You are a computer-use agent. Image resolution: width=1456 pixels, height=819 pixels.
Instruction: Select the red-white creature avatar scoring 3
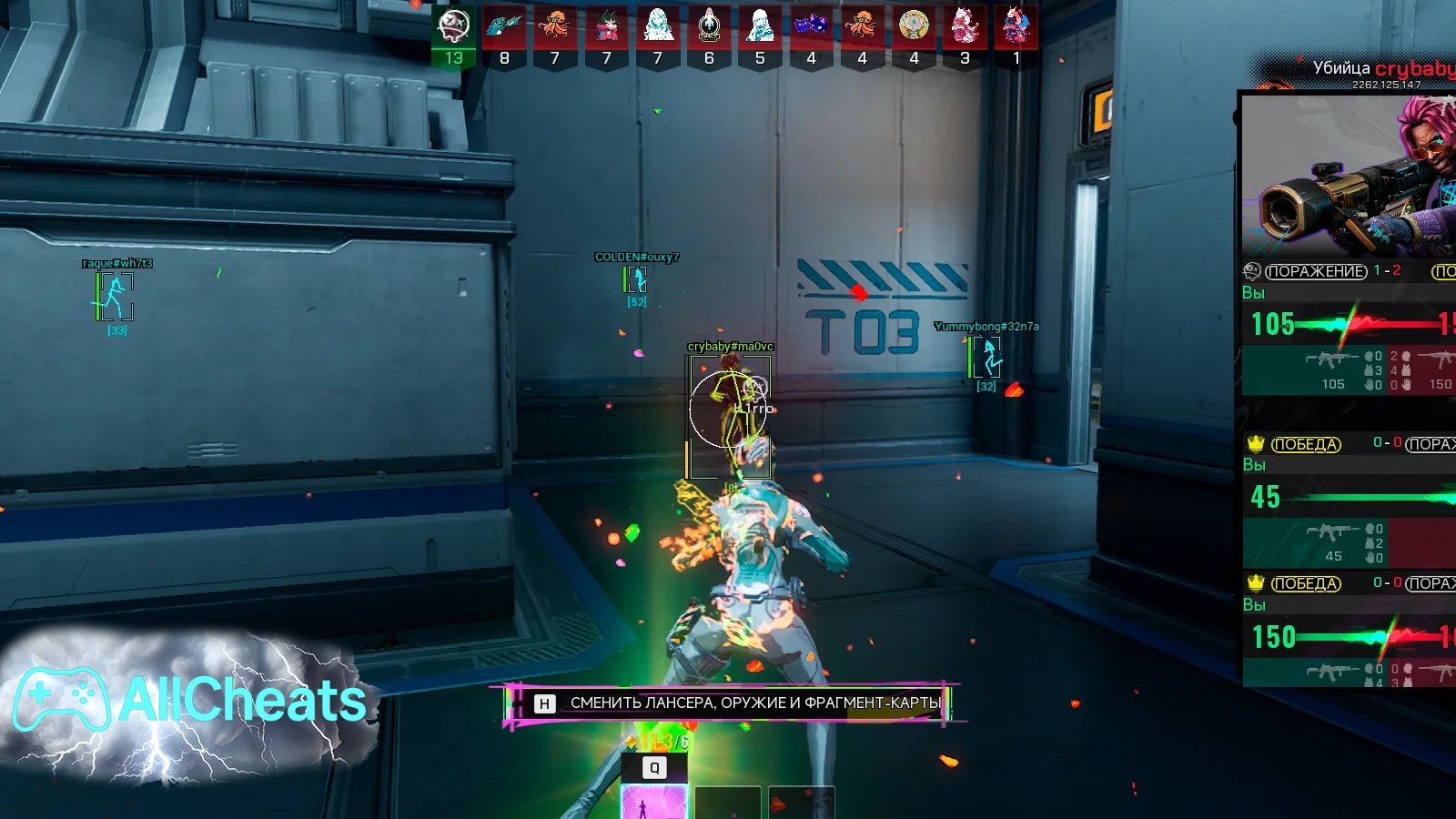[x=965, y=26]
